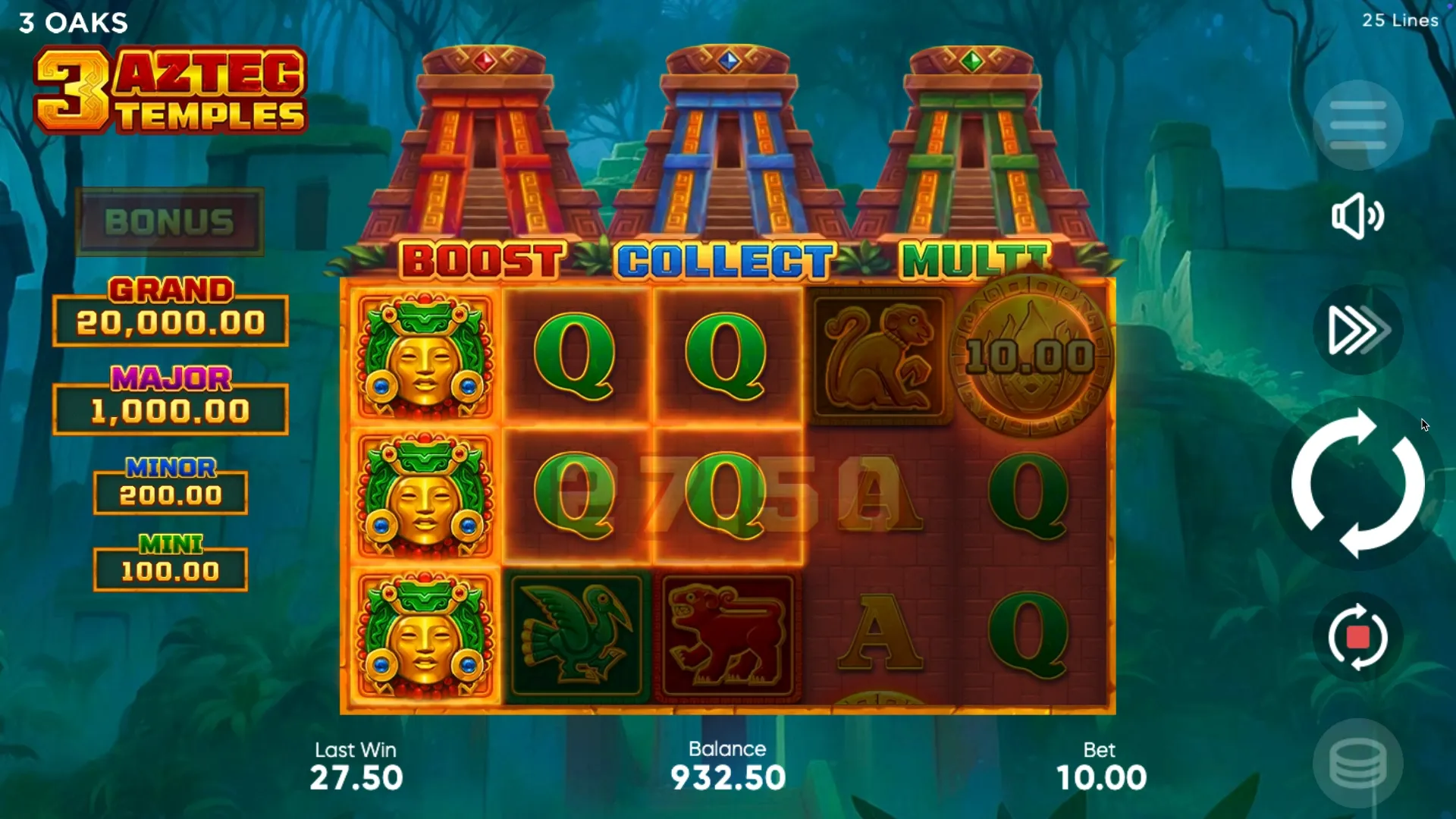The height and width of the screenshot is (819, 1456).
Task: Stop autoplay with the red square button
Action: (x=1357, y=637)
